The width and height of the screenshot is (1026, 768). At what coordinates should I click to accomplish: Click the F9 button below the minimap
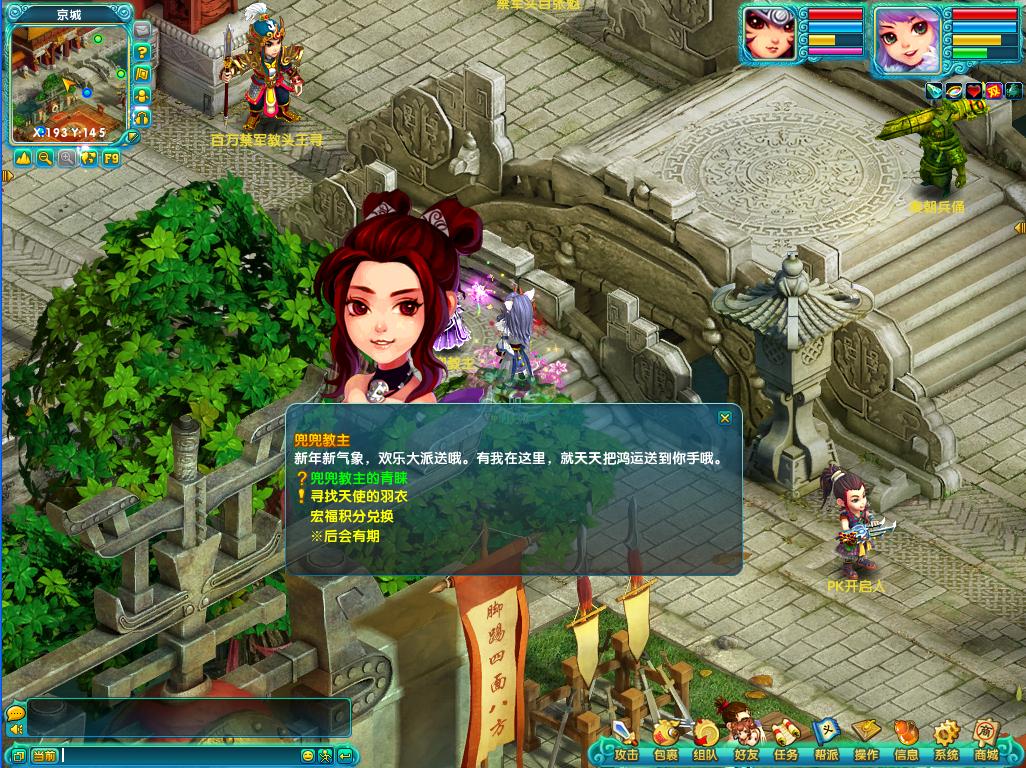coord(110,158)
